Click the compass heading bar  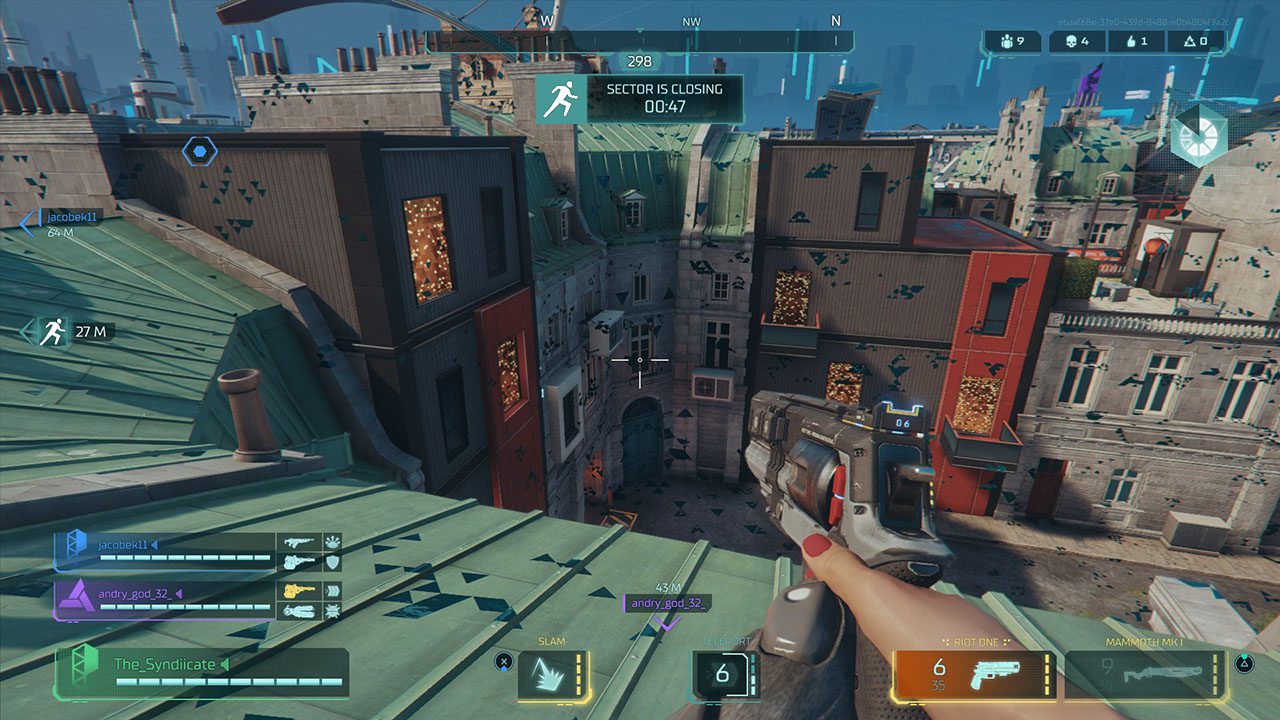click(x=640, y=41)
